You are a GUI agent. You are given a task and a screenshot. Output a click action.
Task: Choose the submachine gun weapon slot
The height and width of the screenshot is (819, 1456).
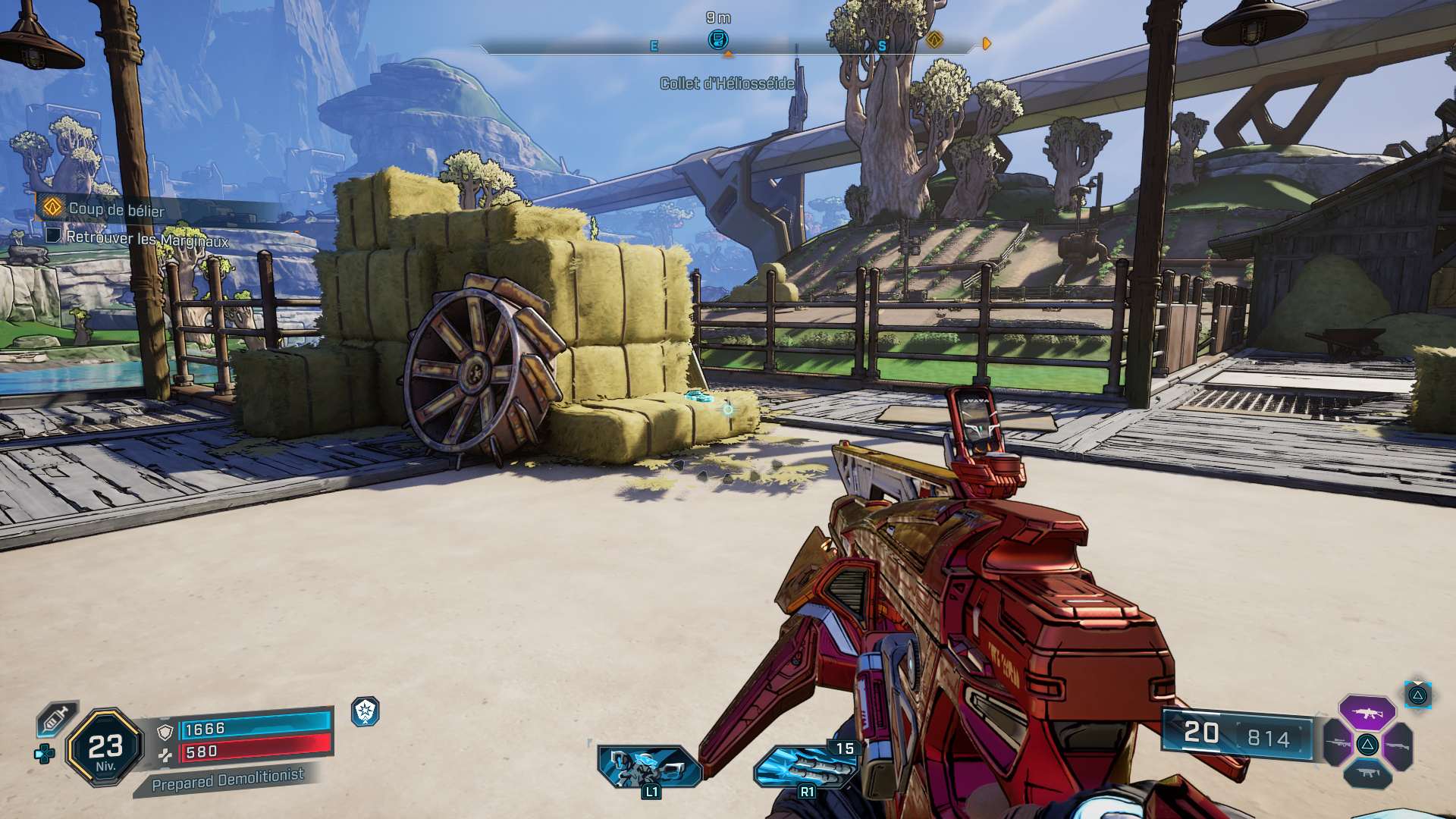[1367, 773]
